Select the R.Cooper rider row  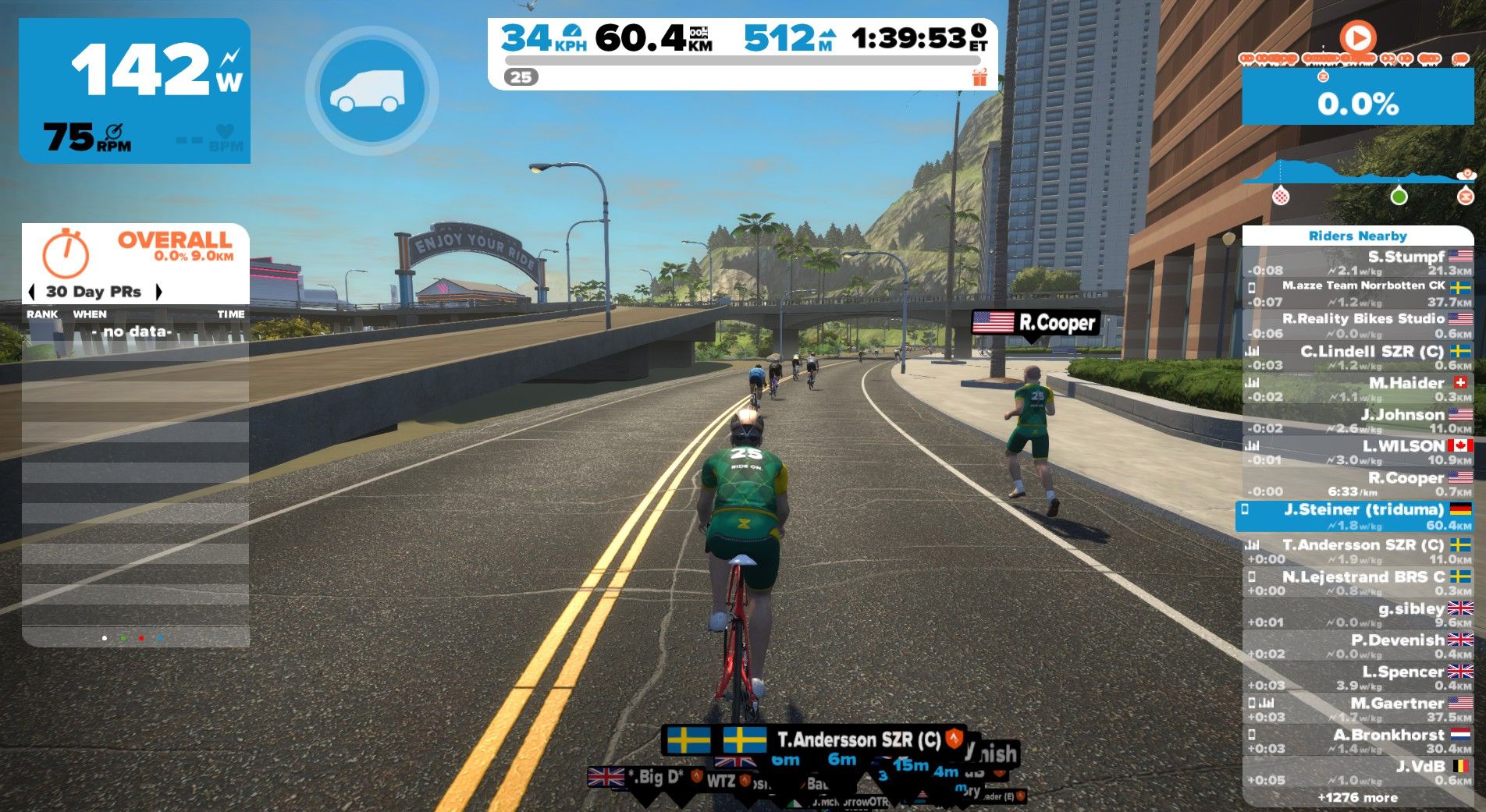pos(1358,484)
